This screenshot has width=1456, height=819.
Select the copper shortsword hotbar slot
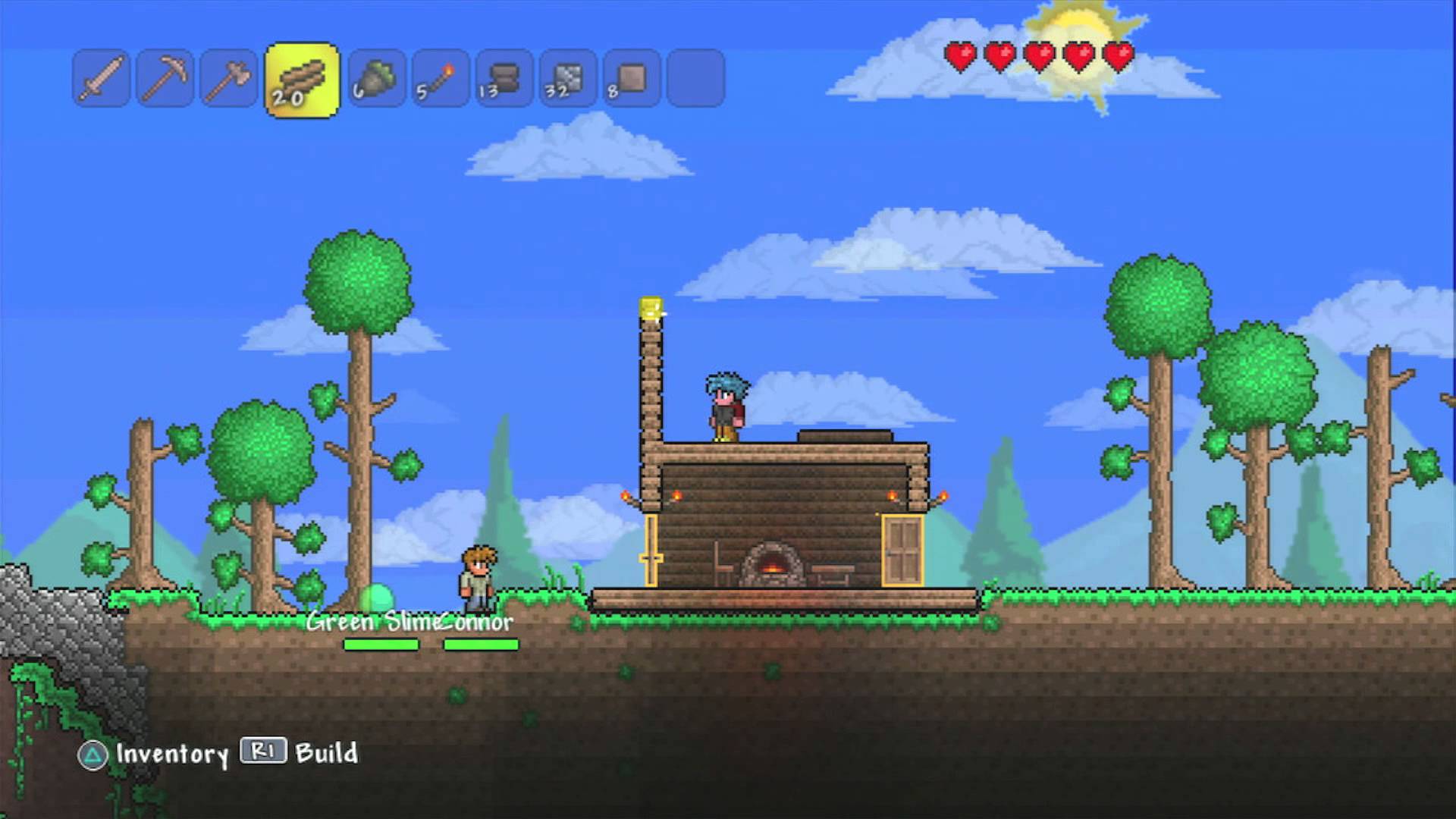tap(102, 78)
